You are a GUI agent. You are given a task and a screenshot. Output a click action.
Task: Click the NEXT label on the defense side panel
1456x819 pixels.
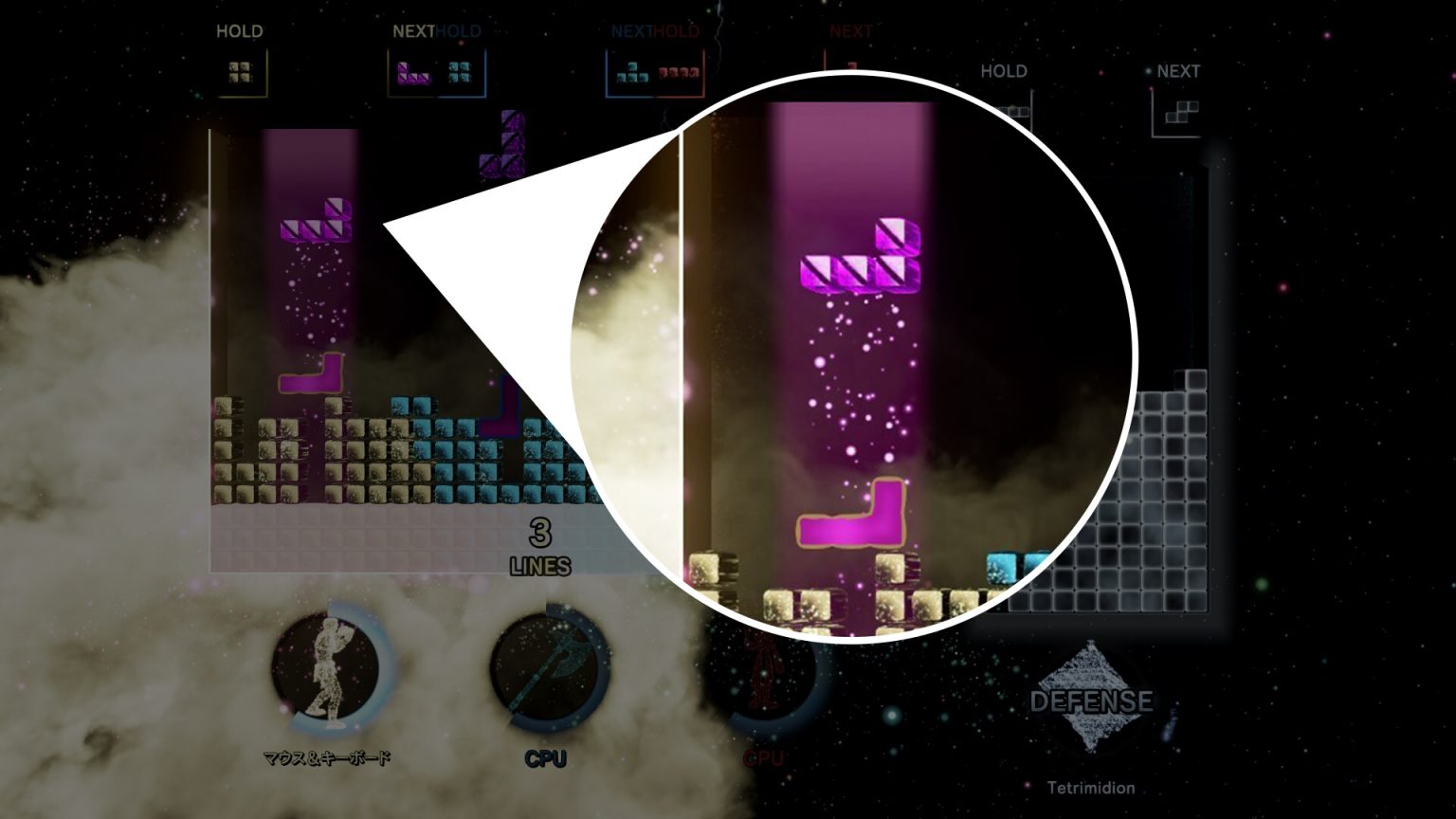(x=1178, y=71)
